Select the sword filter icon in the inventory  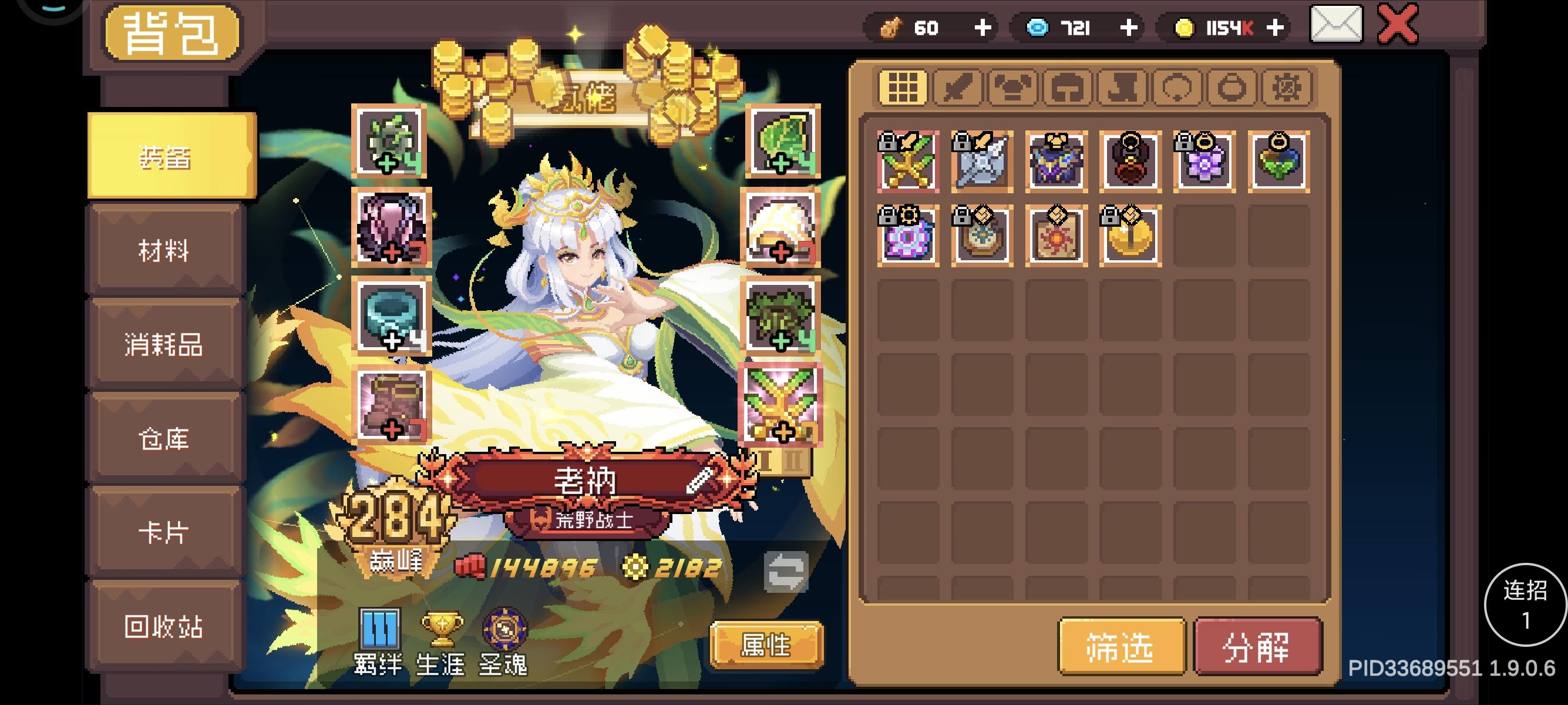point(957,87)
